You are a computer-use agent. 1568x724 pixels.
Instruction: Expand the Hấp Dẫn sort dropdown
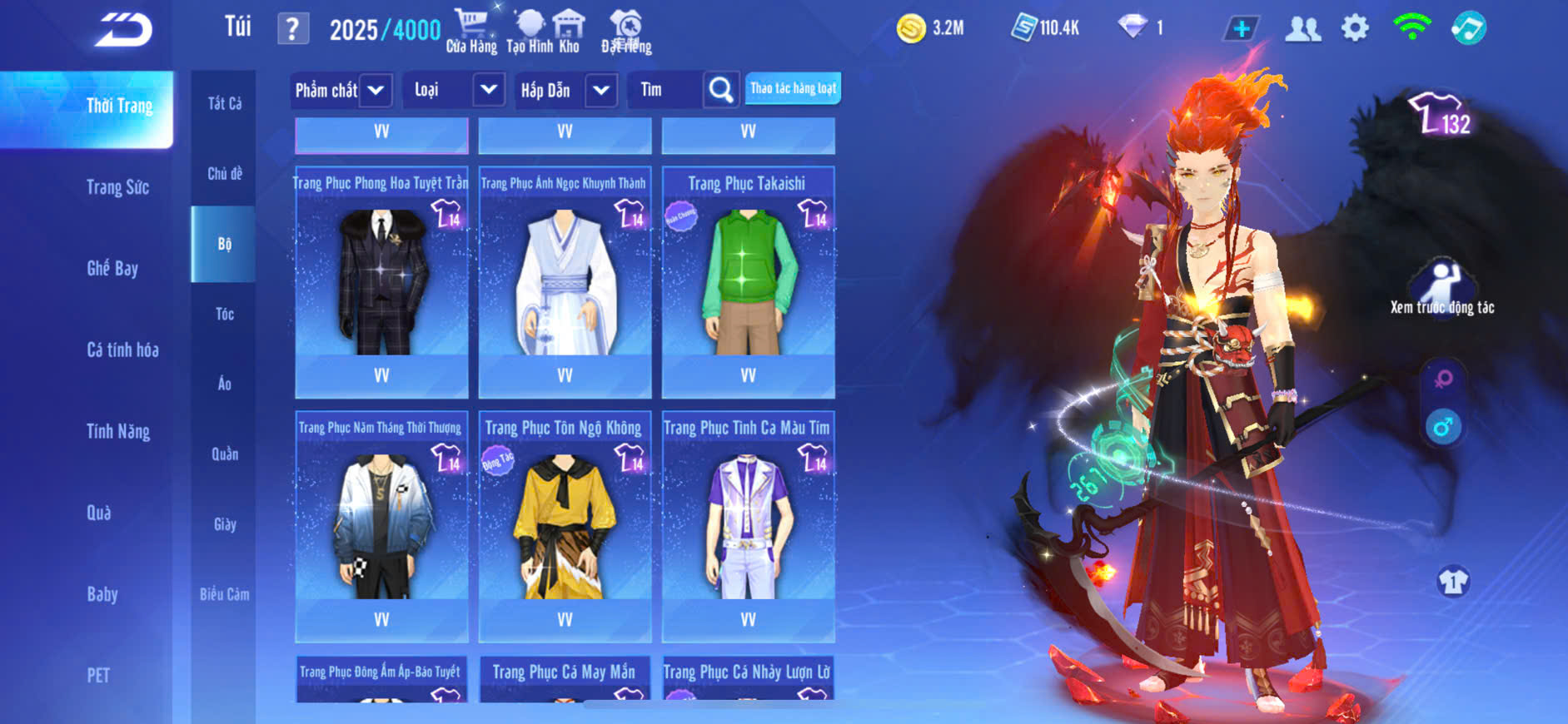[x=601, y=90]
